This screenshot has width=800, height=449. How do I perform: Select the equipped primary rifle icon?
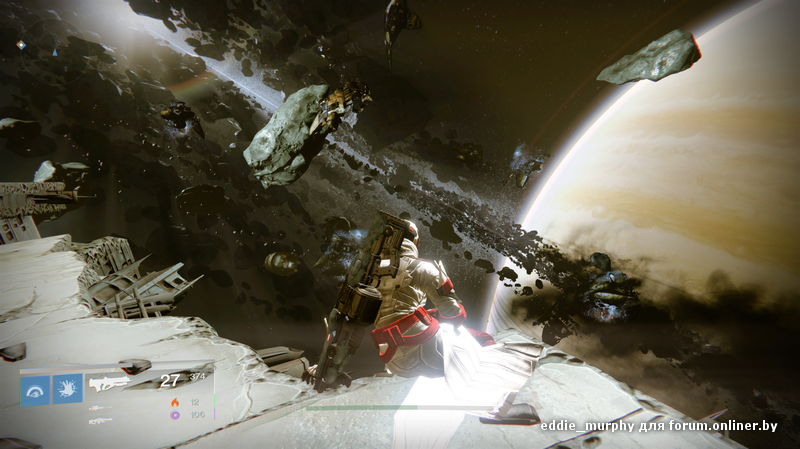[109, 382]
